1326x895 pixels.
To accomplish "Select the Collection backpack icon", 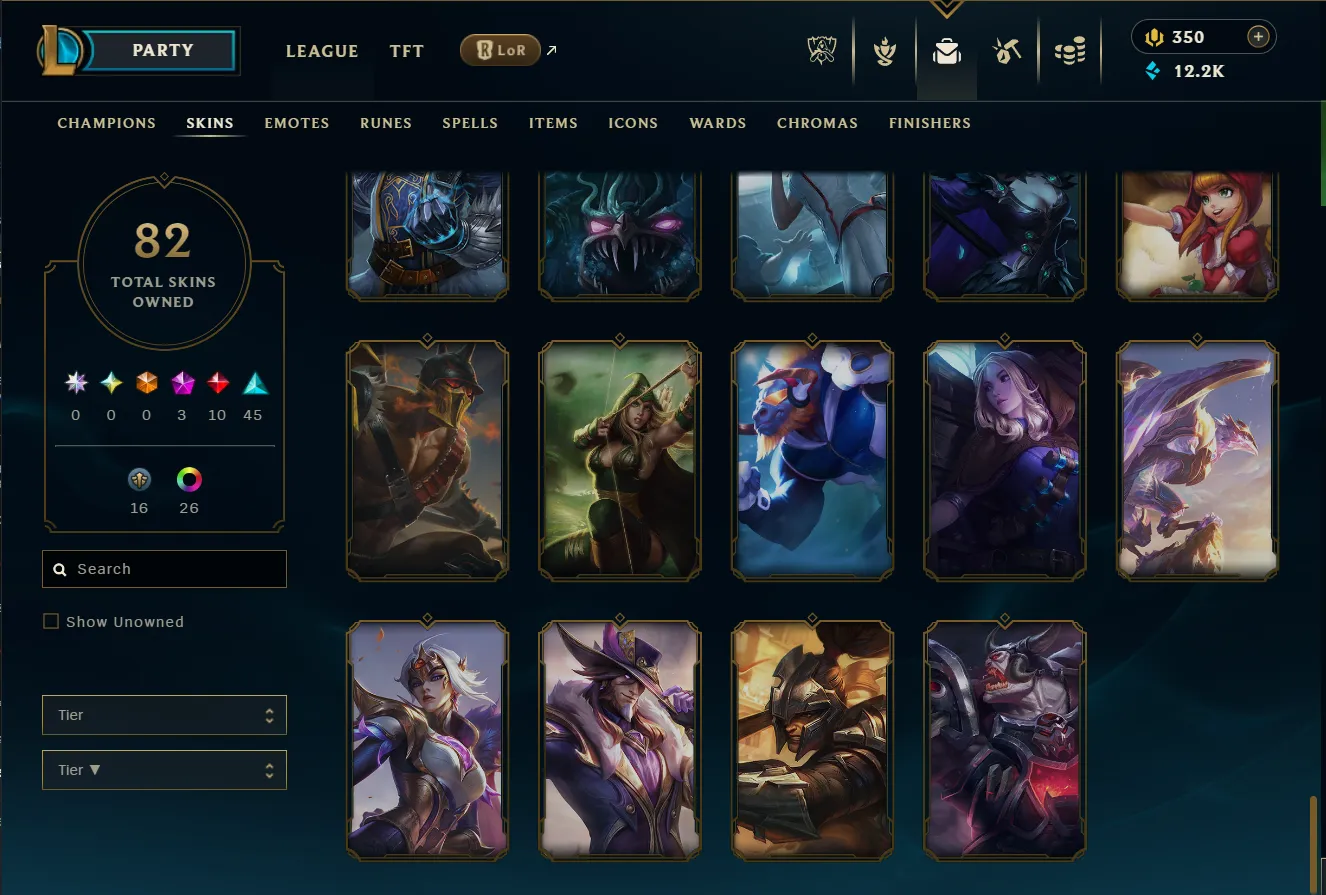I will [946, 51].
